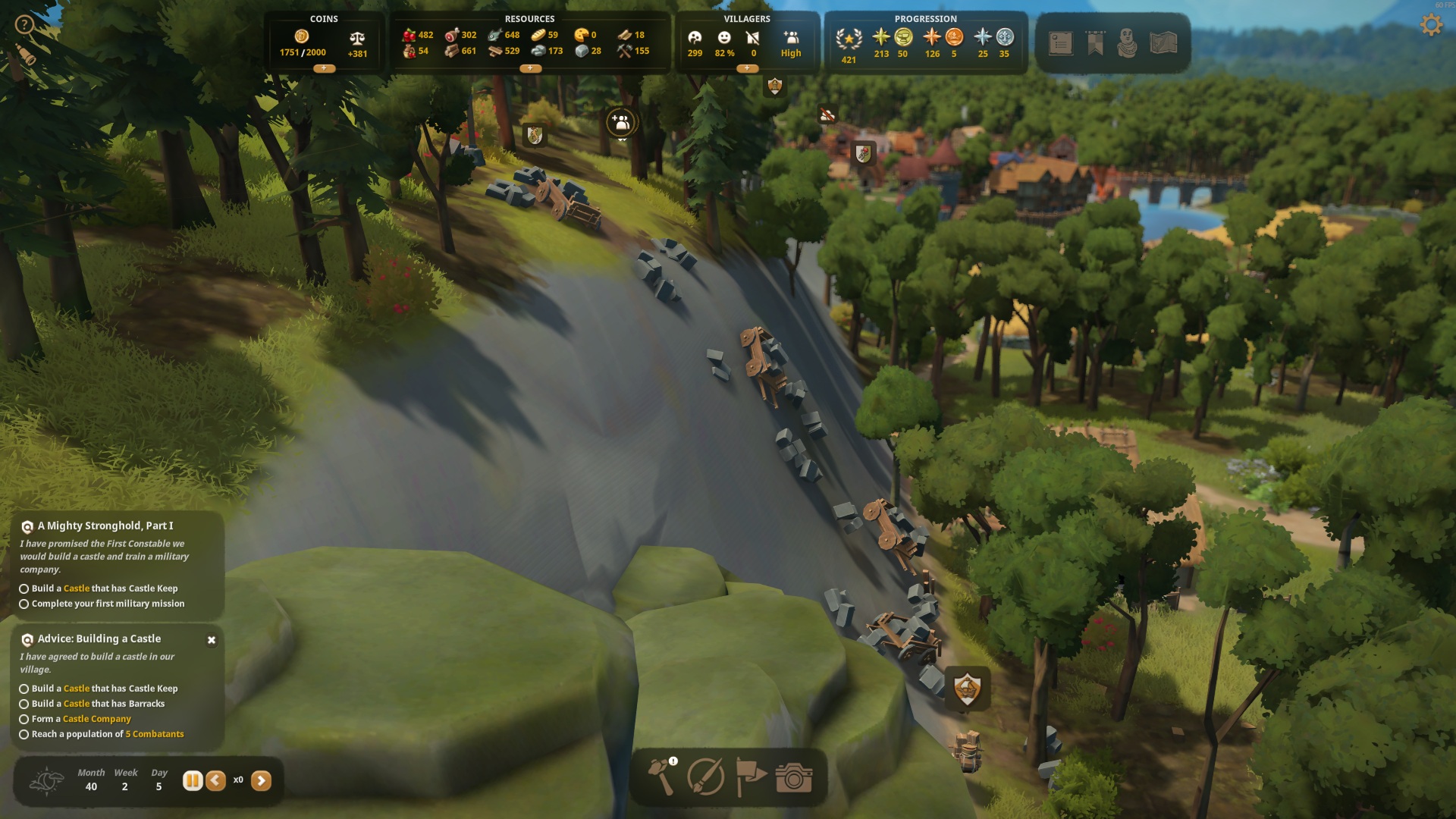The image size is (1456, 819).
Task: Open the build menu hammer icon
Action: [661, 777]
